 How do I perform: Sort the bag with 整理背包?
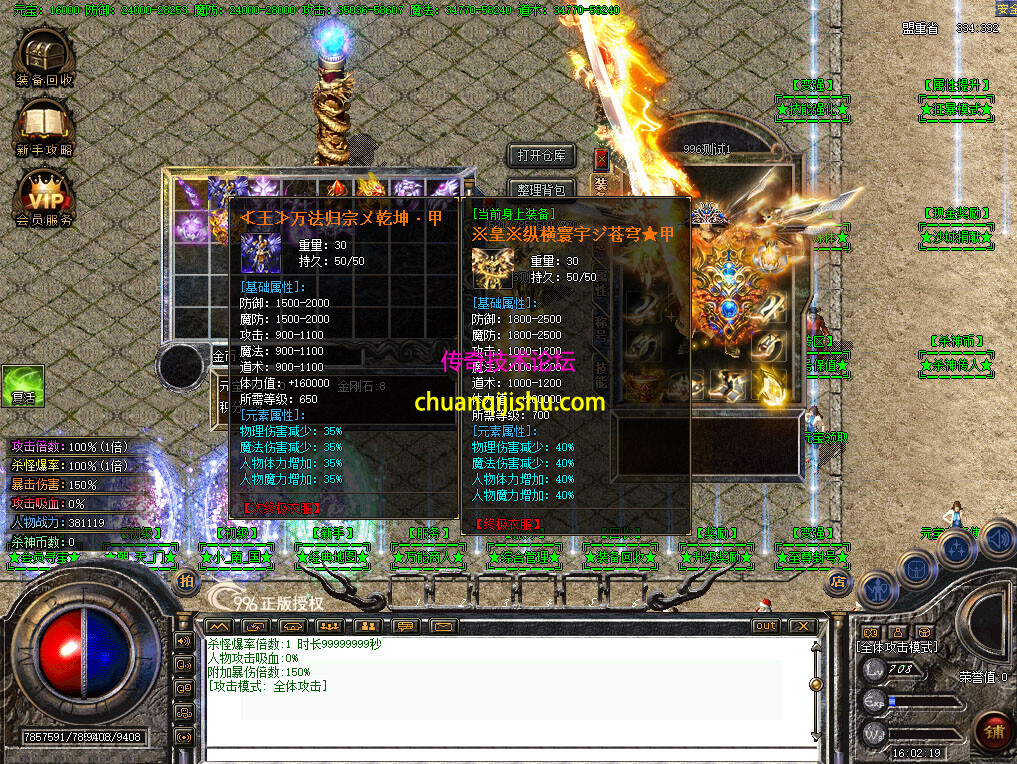click(x=541, y=189)
